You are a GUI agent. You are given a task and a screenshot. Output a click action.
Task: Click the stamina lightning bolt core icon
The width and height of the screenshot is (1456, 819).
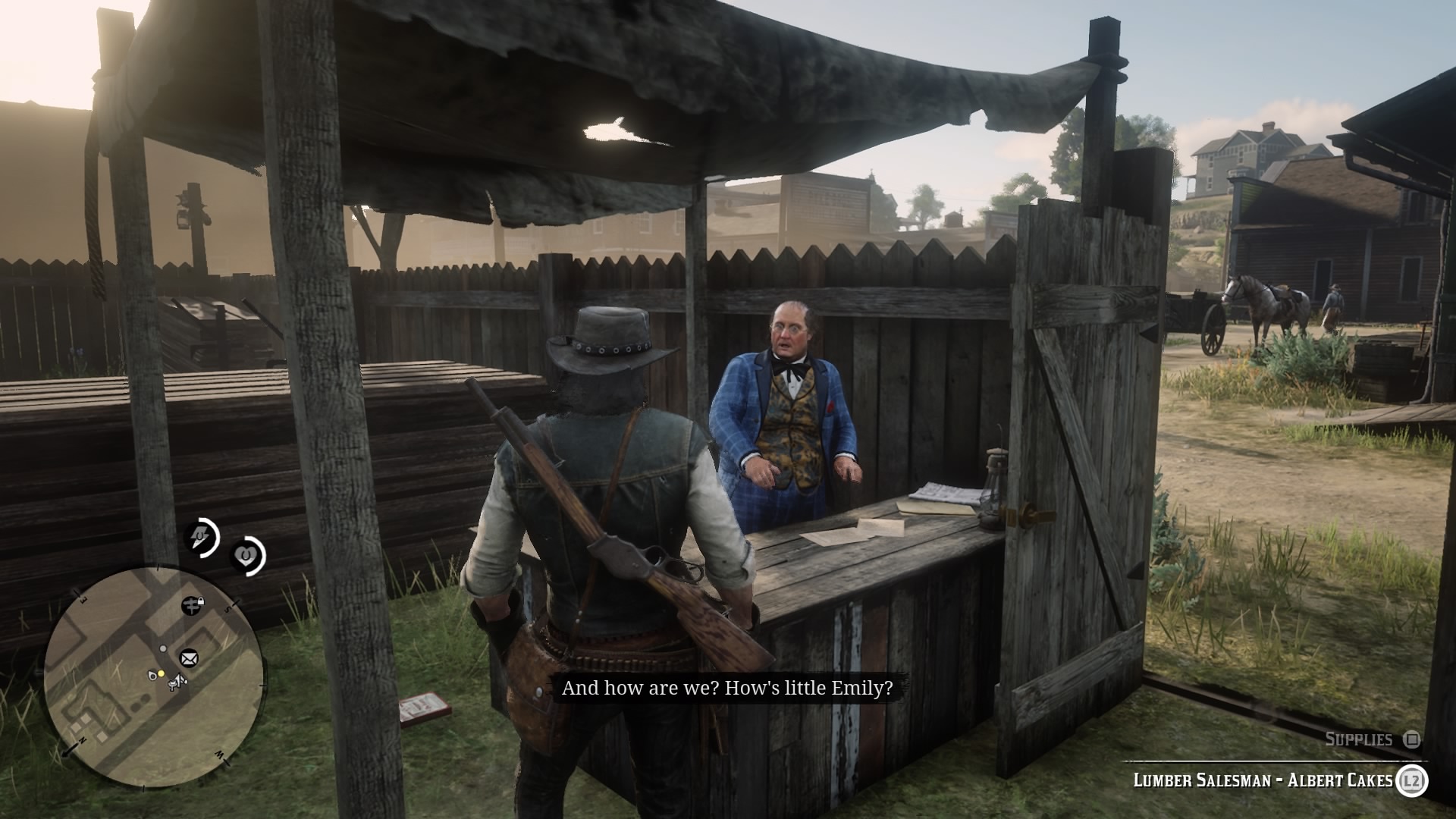point(201,535)
